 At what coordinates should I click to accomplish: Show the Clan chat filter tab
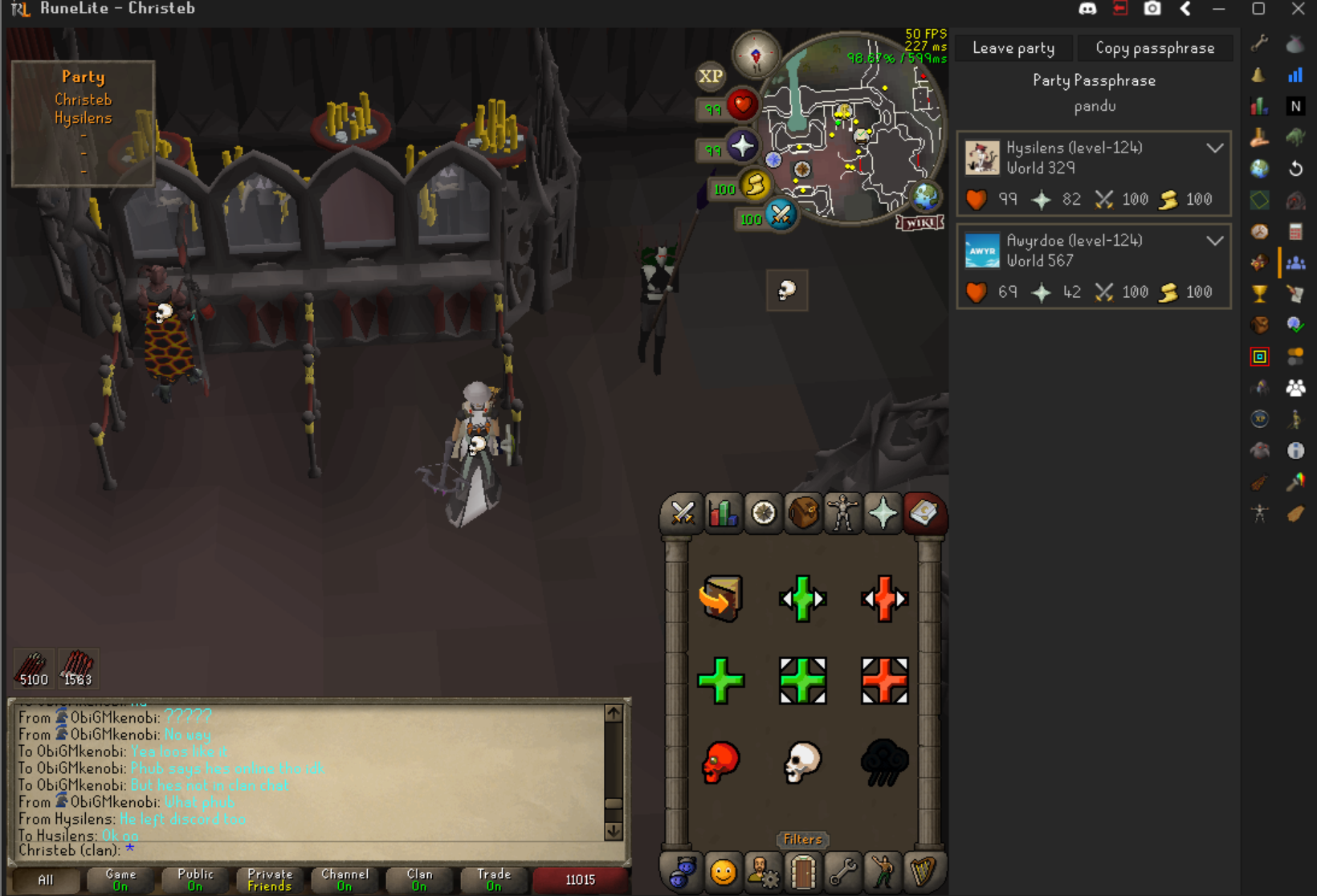[x=419, y=880]
